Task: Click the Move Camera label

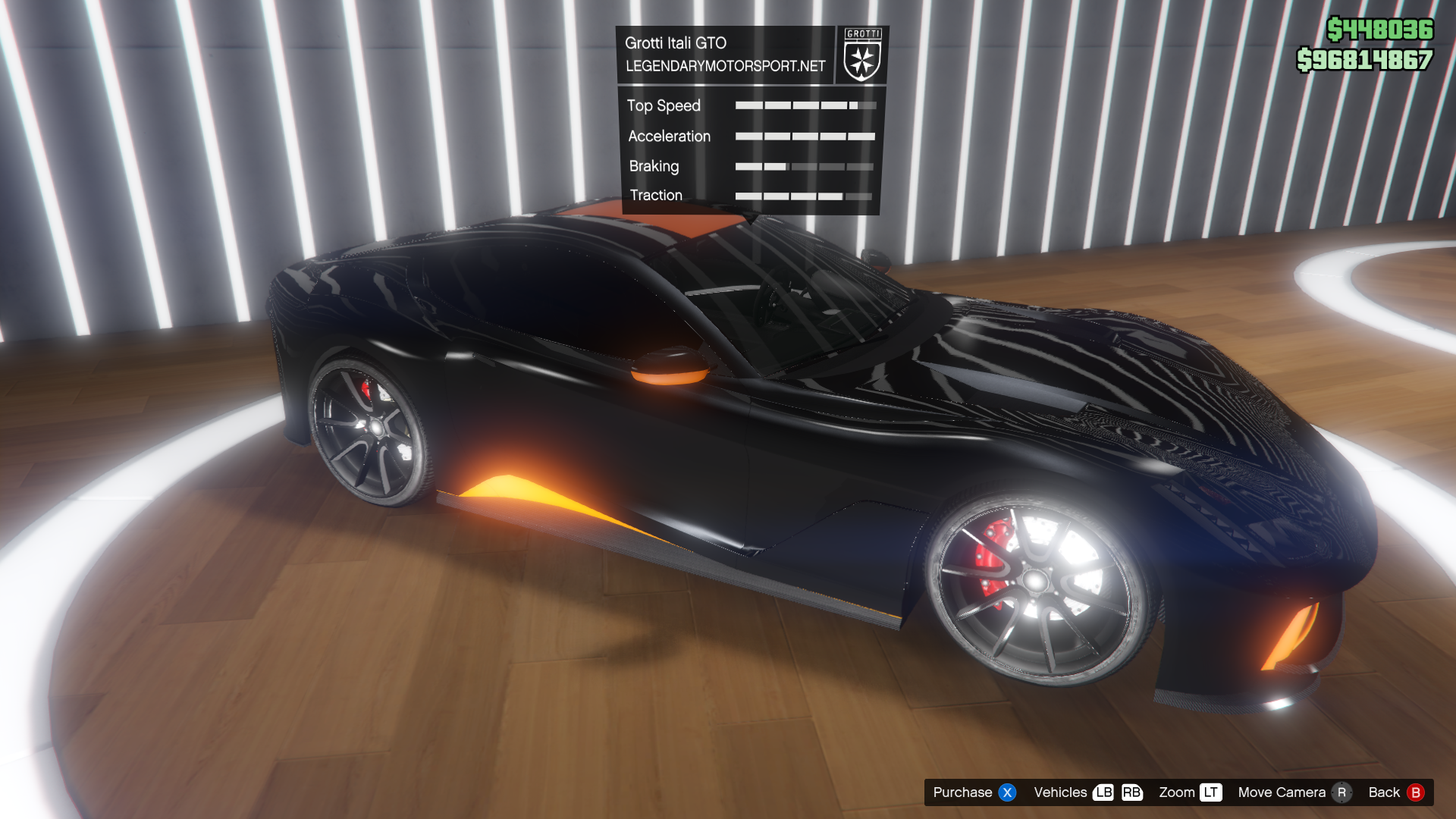Action: [1281, 792]
